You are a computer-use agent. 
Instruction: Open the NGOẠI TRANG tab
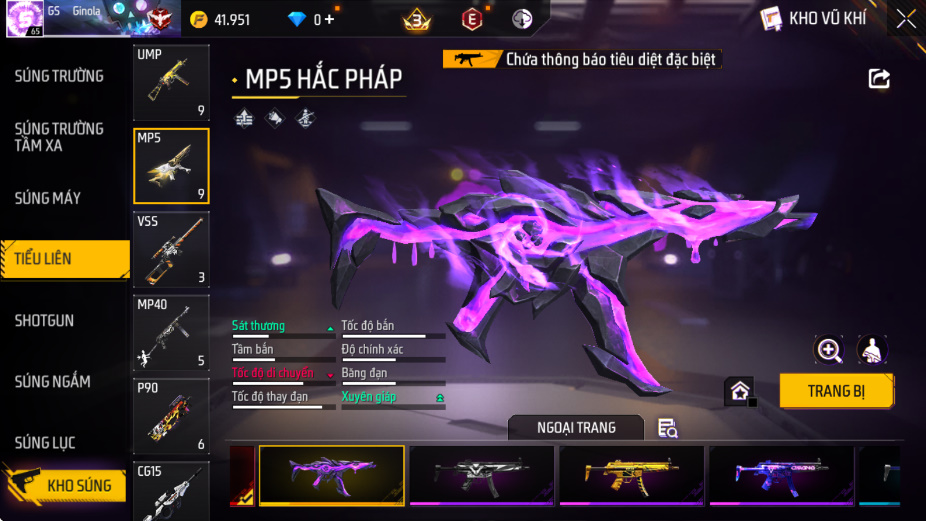tap(576, 428)
